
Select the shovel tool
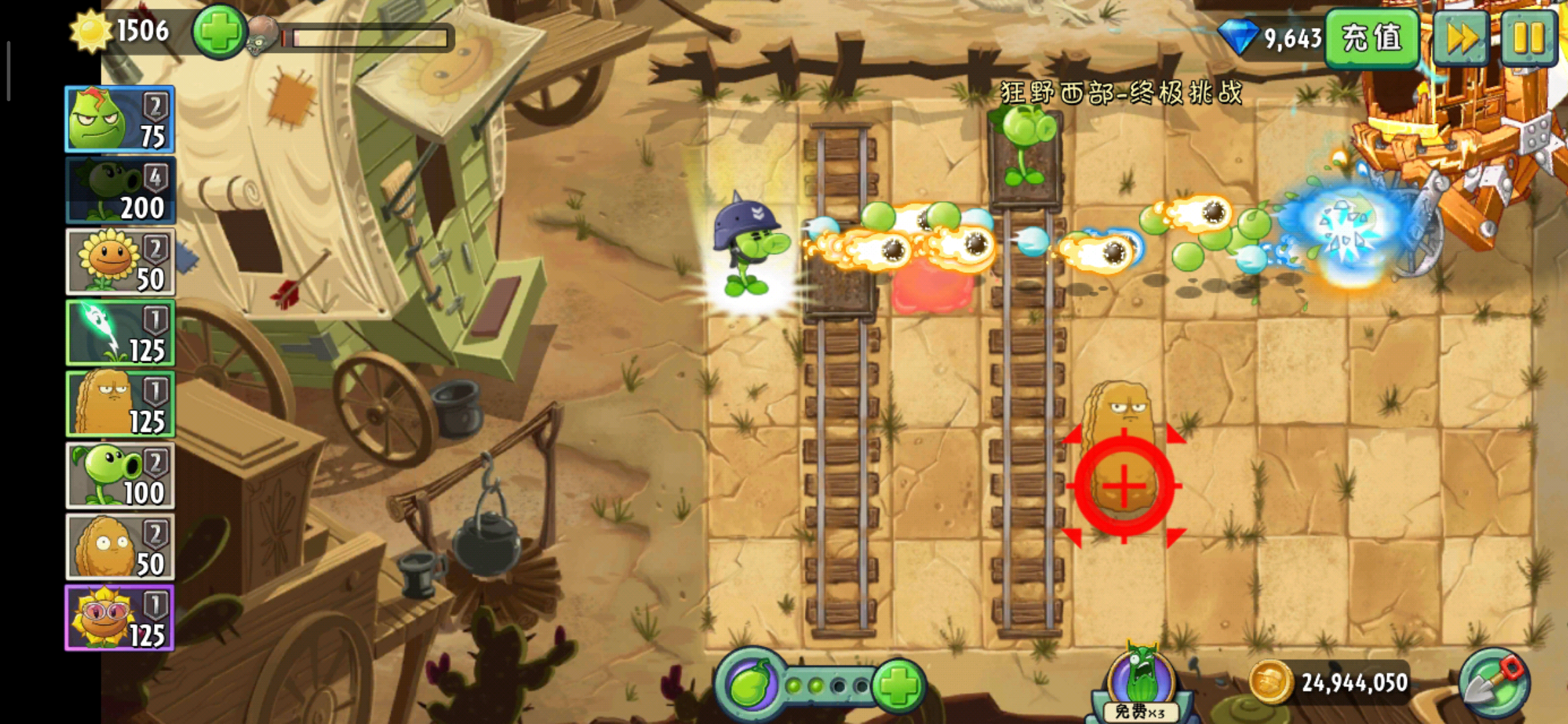(1494, 683)
